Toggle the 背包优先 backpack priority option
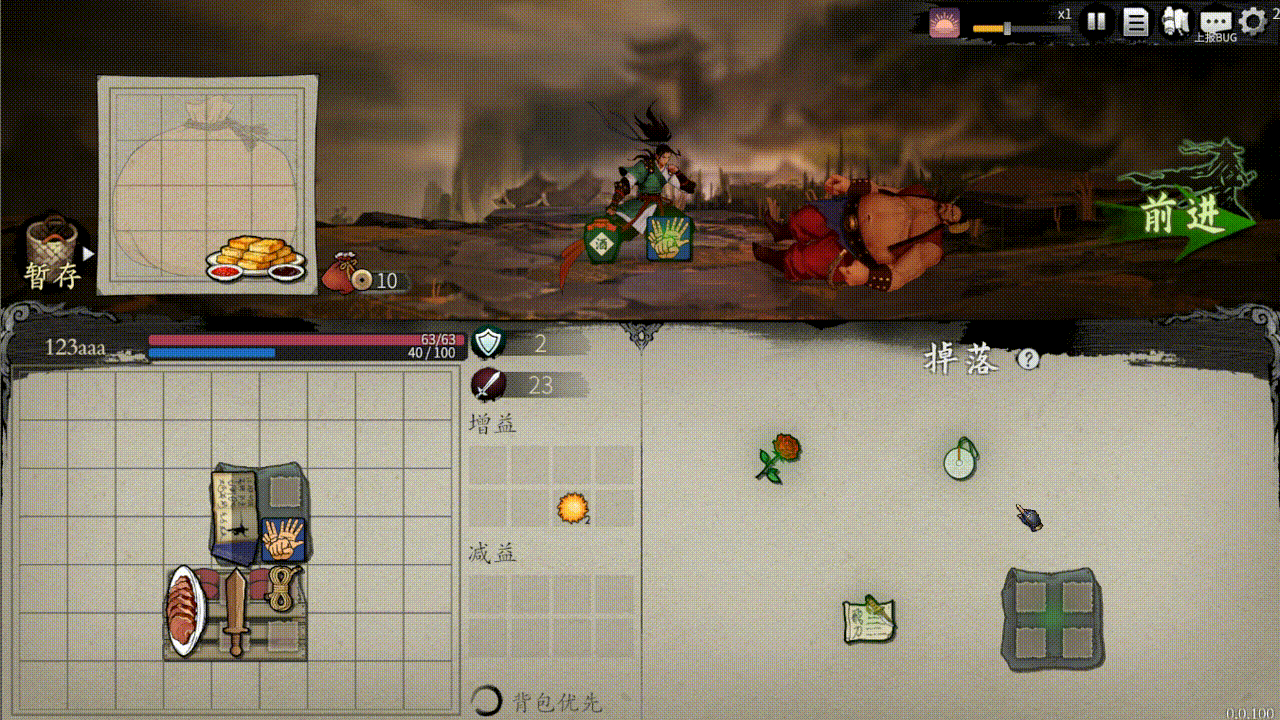The width and height of the screenshot is (1280, 720). 487,701
